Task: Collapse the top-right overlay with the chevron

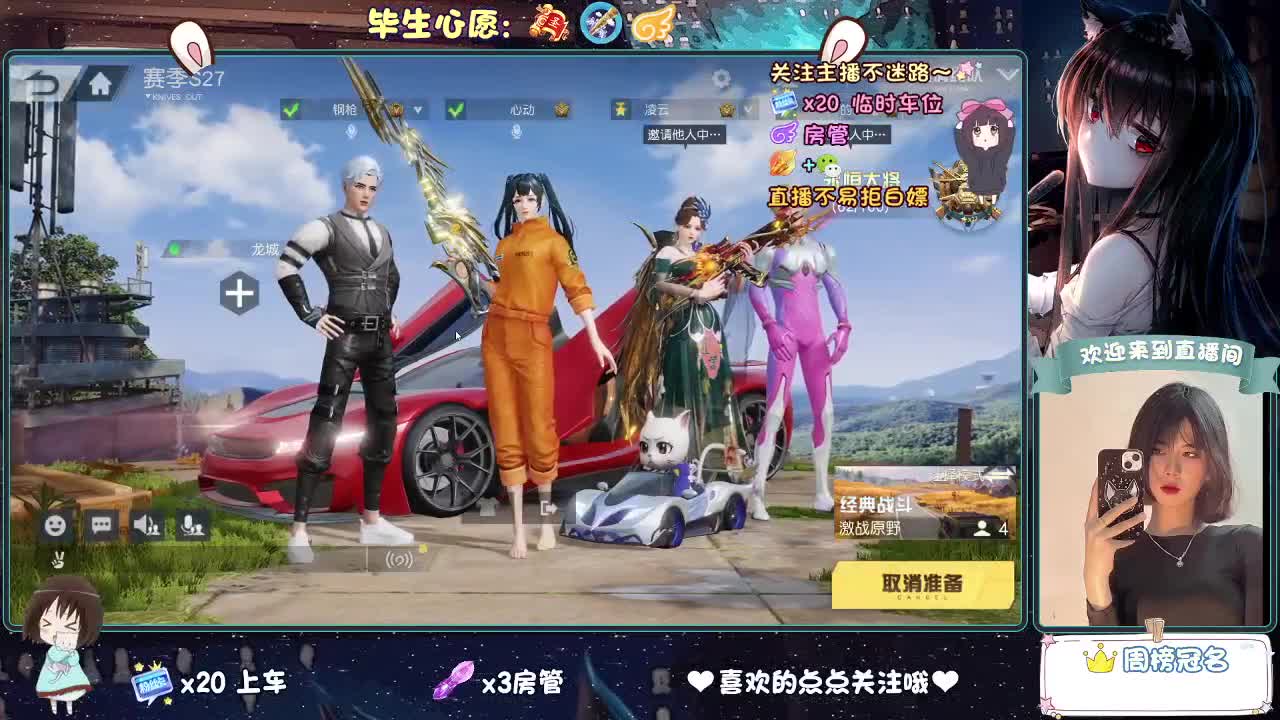Action: pyautogui.click(x=1010, y=73)
